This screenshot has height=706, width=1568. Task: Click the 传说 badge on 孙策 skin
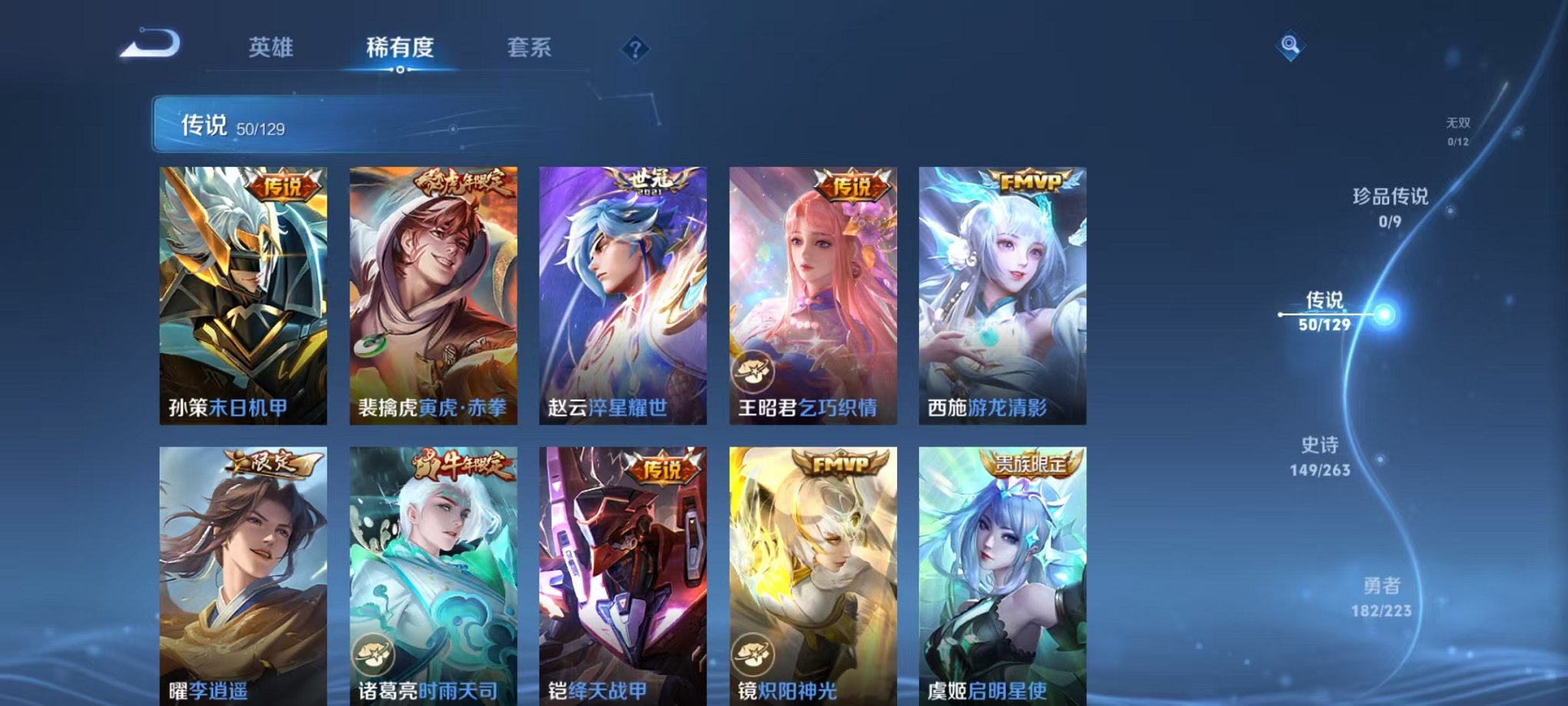[282, 185]
